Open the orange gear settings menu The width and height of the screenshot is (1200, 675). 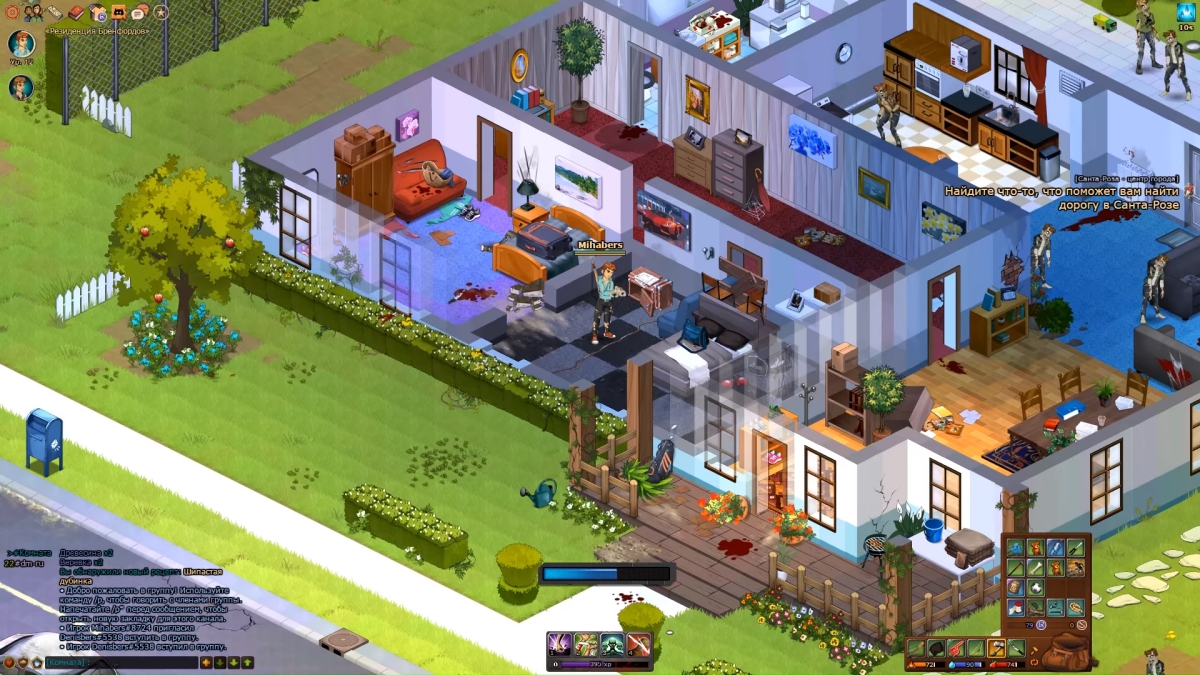[12, 12]
